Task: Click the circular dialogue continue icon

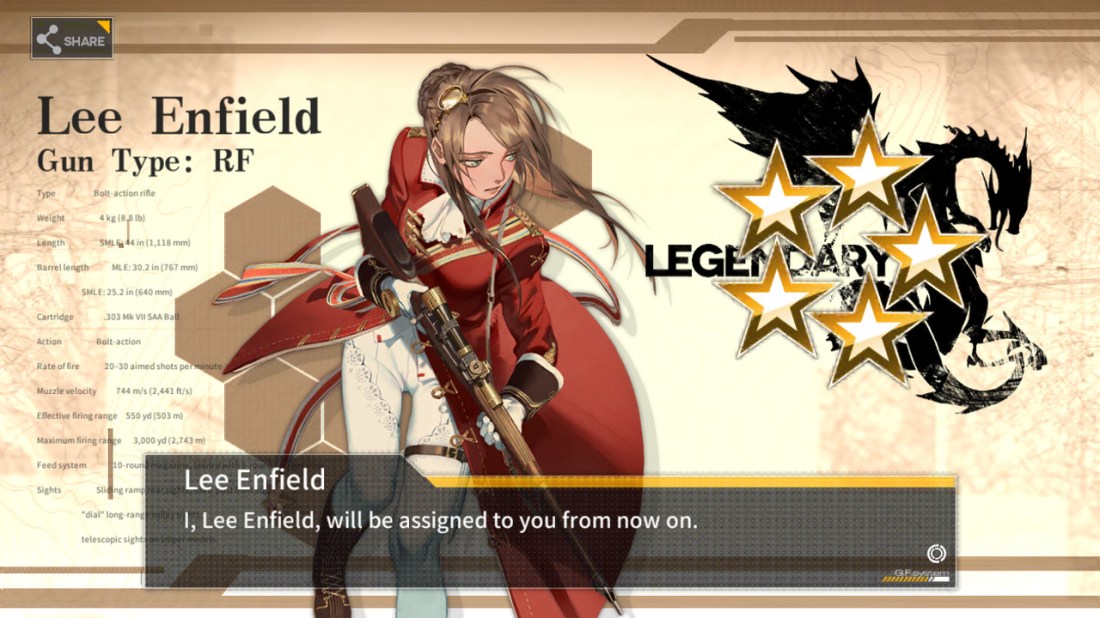Action: 936,554
